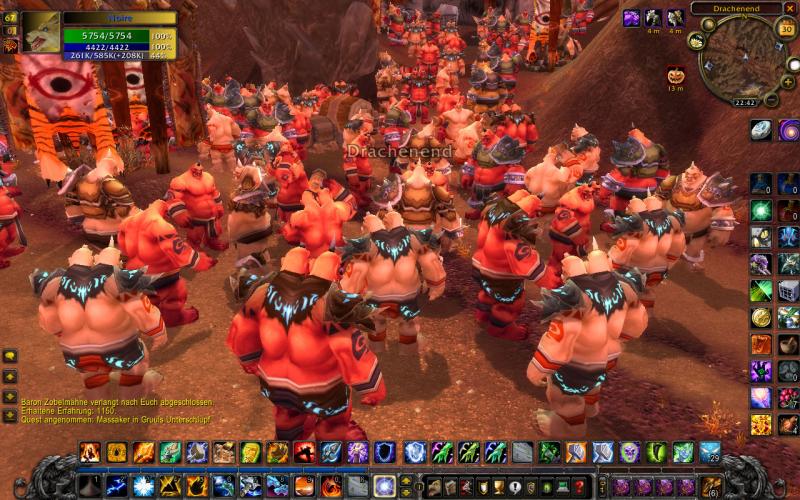Use the purple swirl vortex ability icon
Screen dimensions: 800x500
coord(788,130)
